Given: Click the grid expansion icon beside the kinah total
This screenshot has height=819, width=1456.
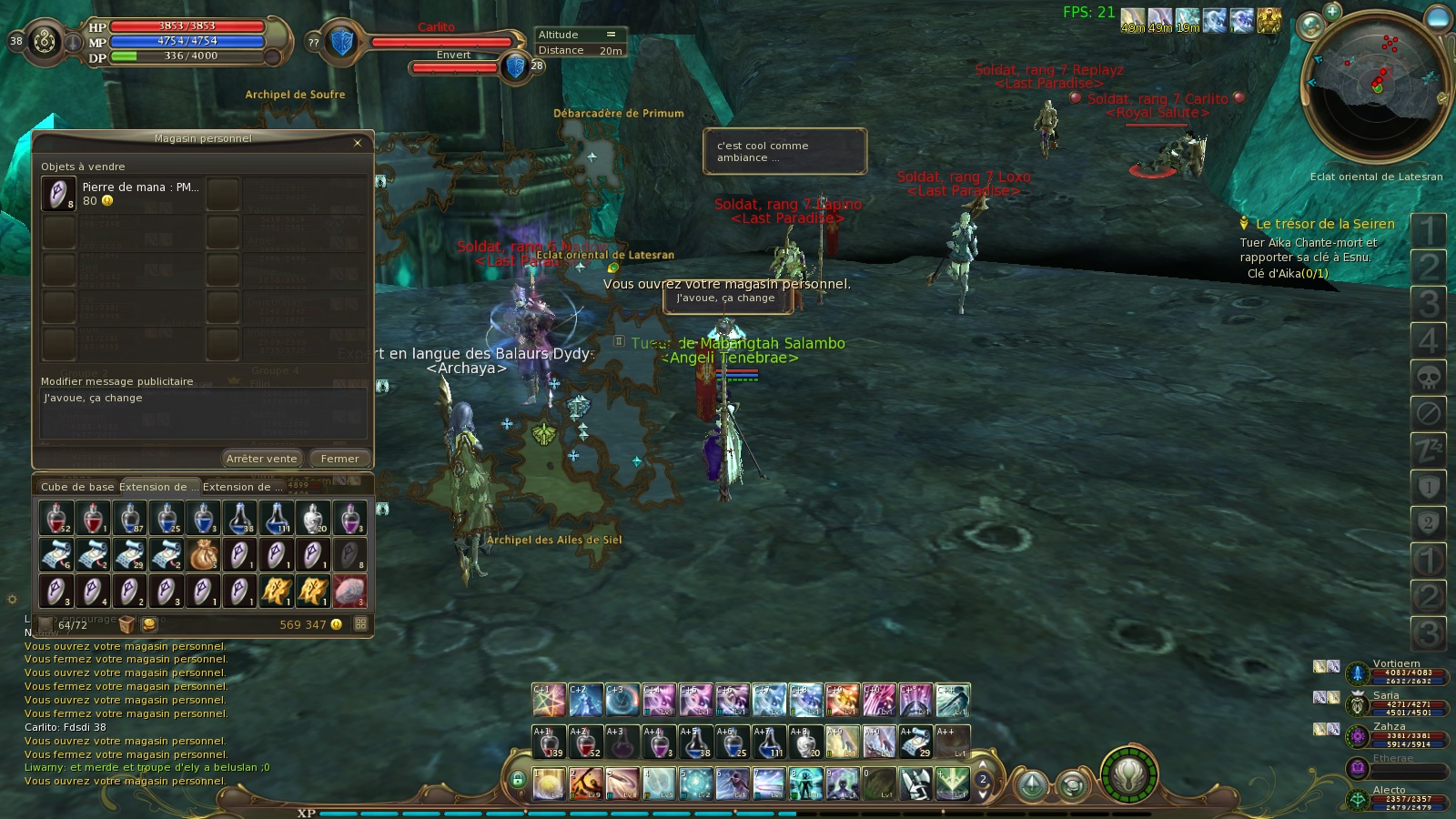Looking at the screenshot, I should (x=359, y=625).
